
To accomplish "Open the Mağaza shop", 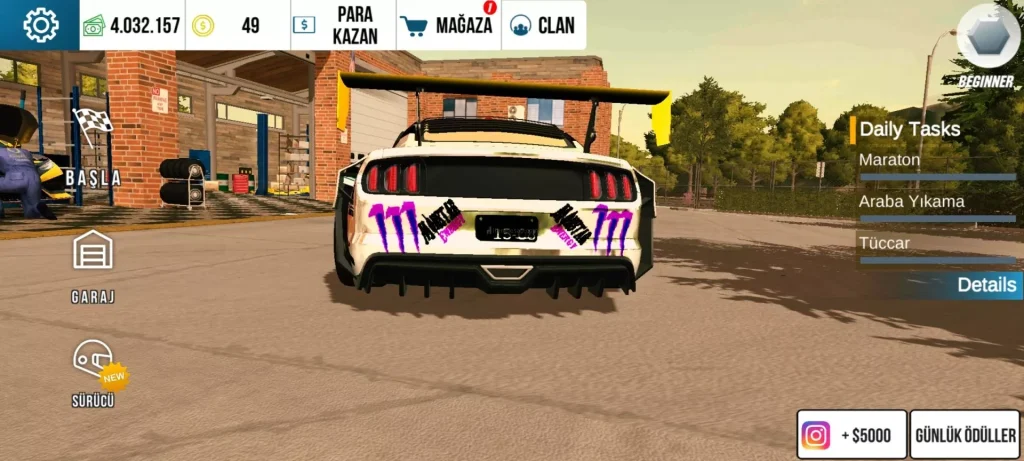I will pos(449,25).
